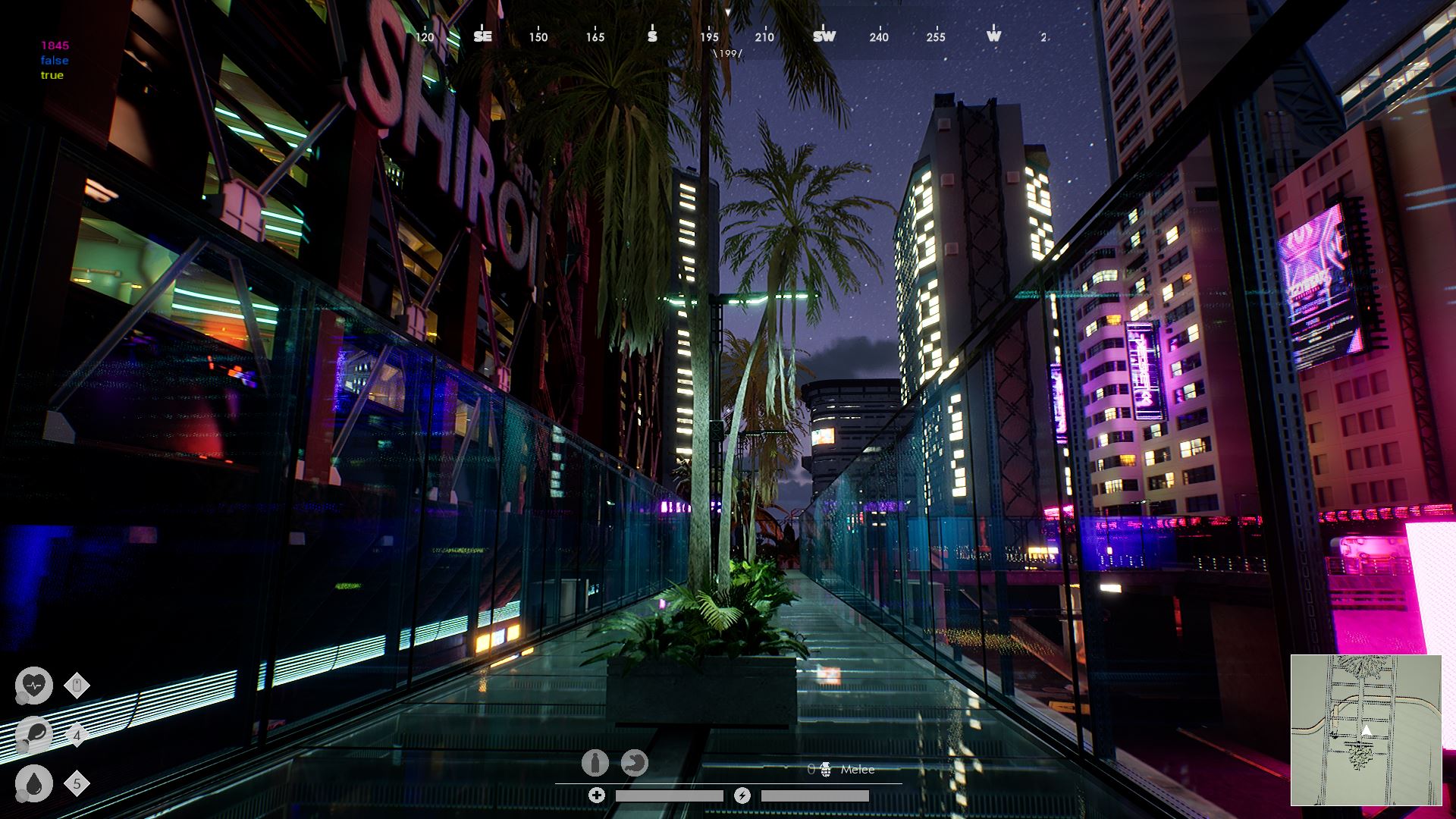Click the SW marker on the compass
Screen dimensions: 1456x819
824,36
